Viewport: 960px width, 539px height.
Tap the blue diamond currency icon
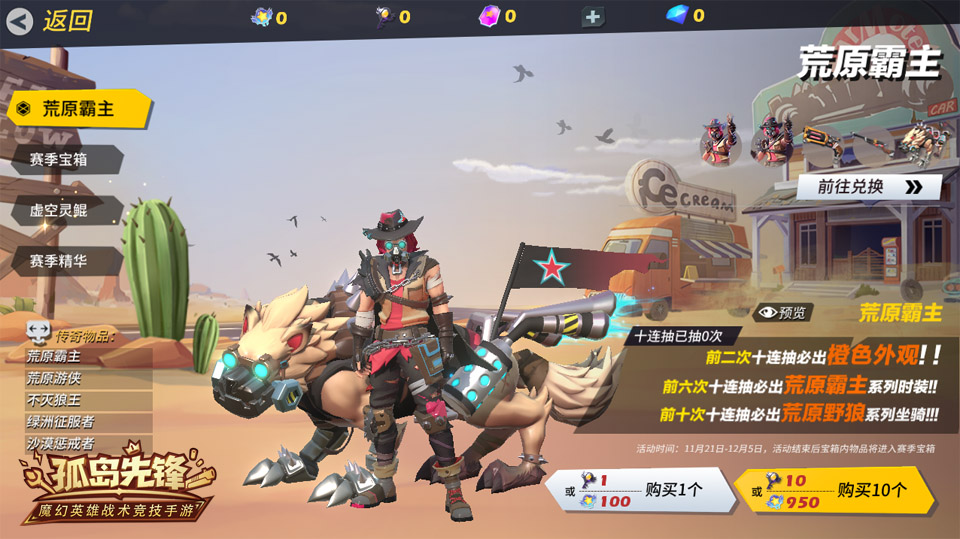679,15
